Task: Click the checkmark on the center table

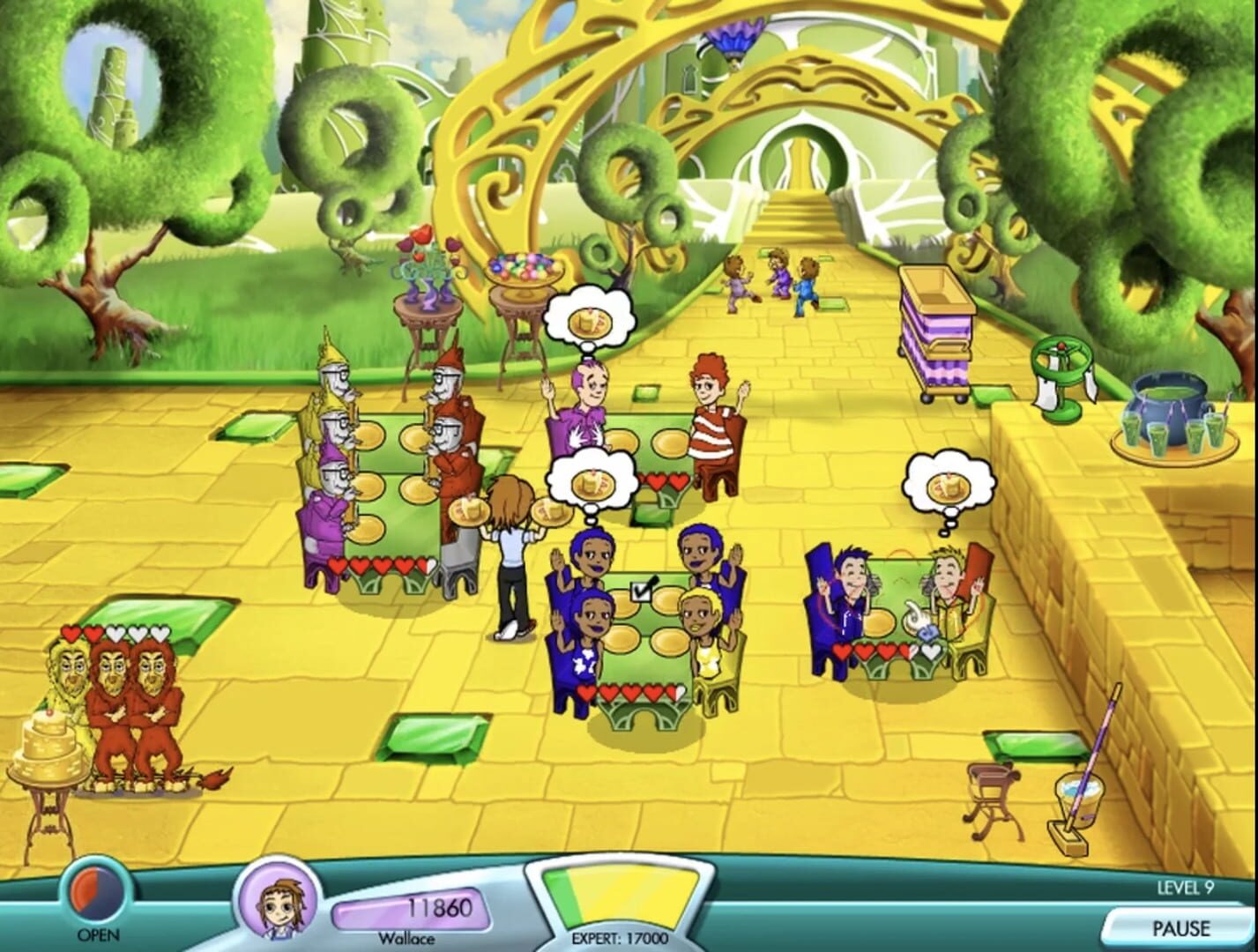Action: click(641, 592)
